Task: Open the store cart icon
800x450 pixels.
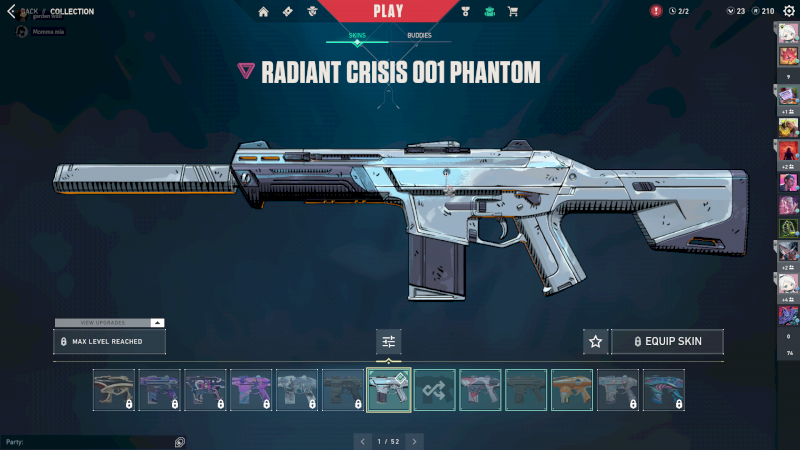Action: coord(513,11)
